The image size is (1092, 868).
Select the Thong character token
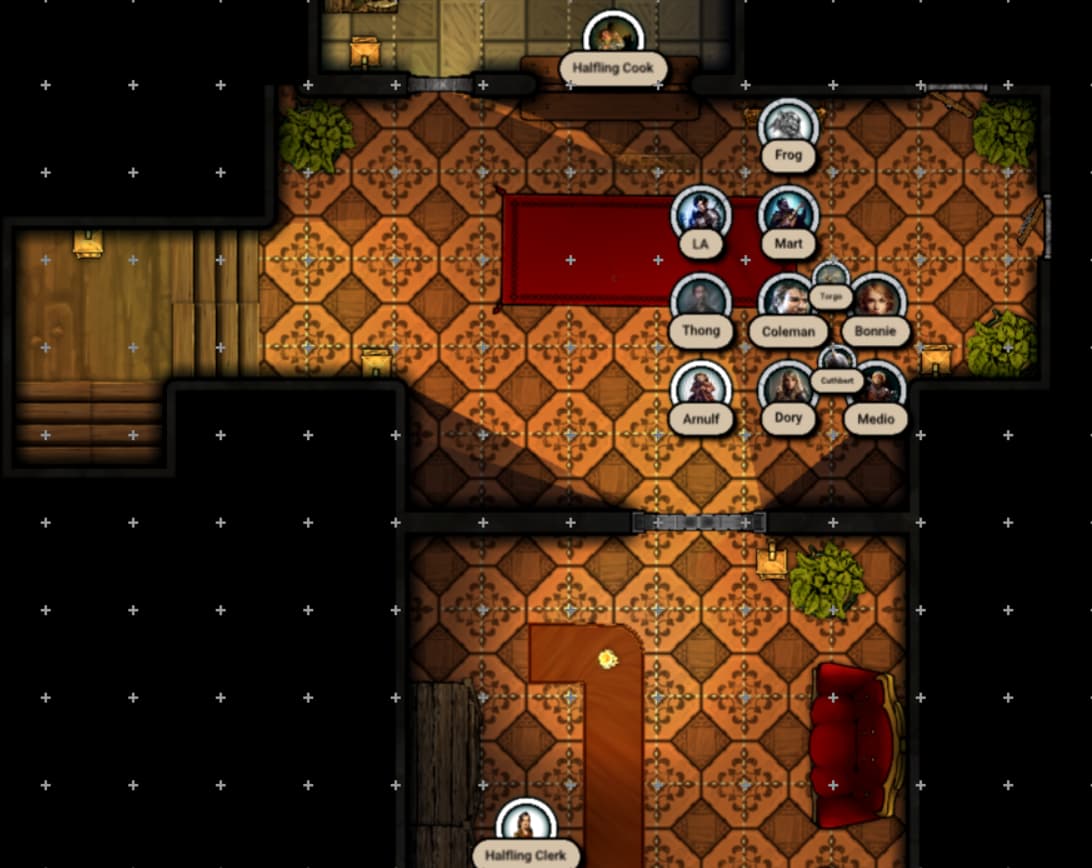coord(700,300)
